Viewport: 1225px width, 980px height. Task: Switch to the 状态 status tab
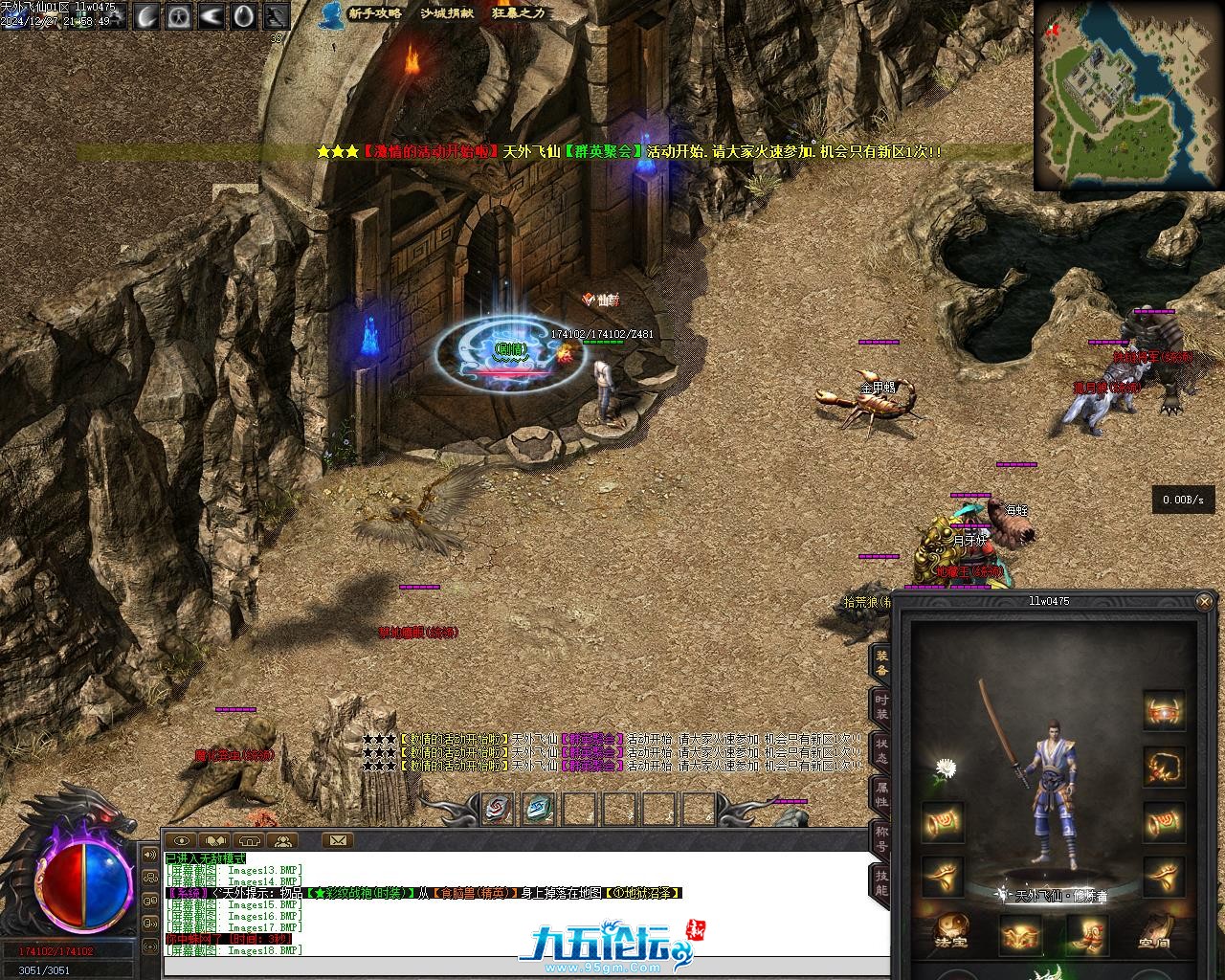(880, 750)
